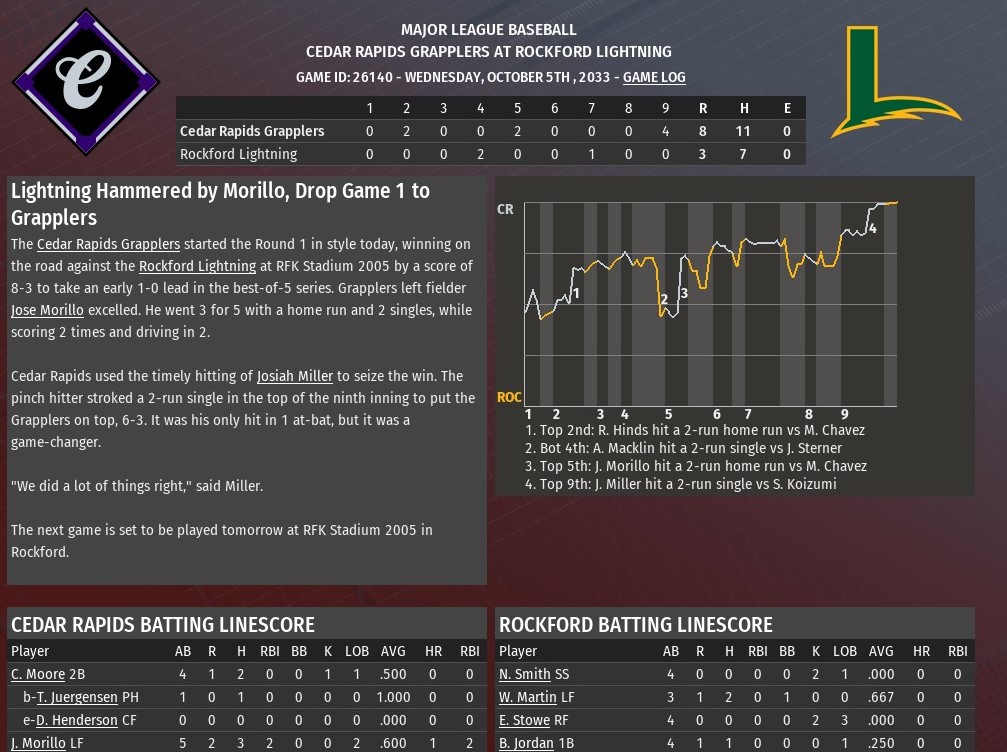The image size is (1007, 752).
Task: View Josiah Miller's player profile
Action: [x=295, y=376]
